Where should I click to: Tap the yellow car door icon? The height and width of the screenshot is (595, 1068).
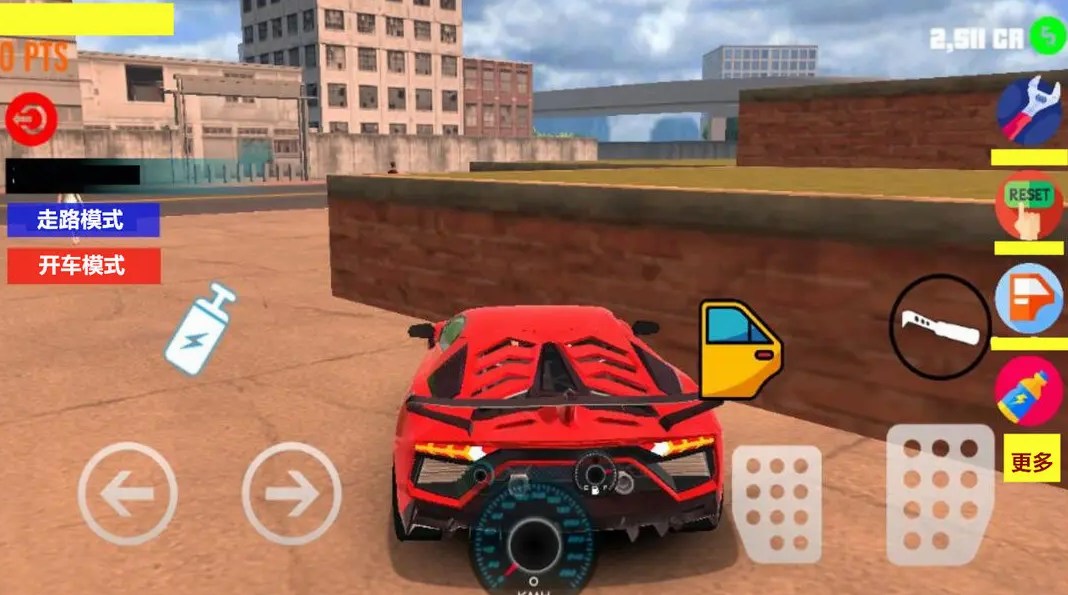point(739,349)
